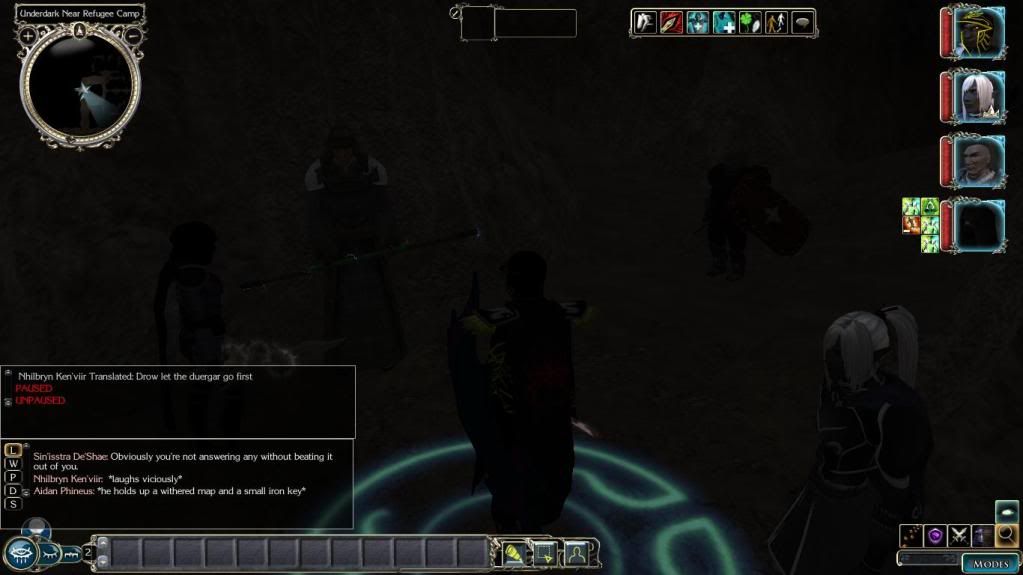This screenshot has height=575, width=1023.
Task: Zoom out the minimap with the minus button
Action: pos(133,36)
